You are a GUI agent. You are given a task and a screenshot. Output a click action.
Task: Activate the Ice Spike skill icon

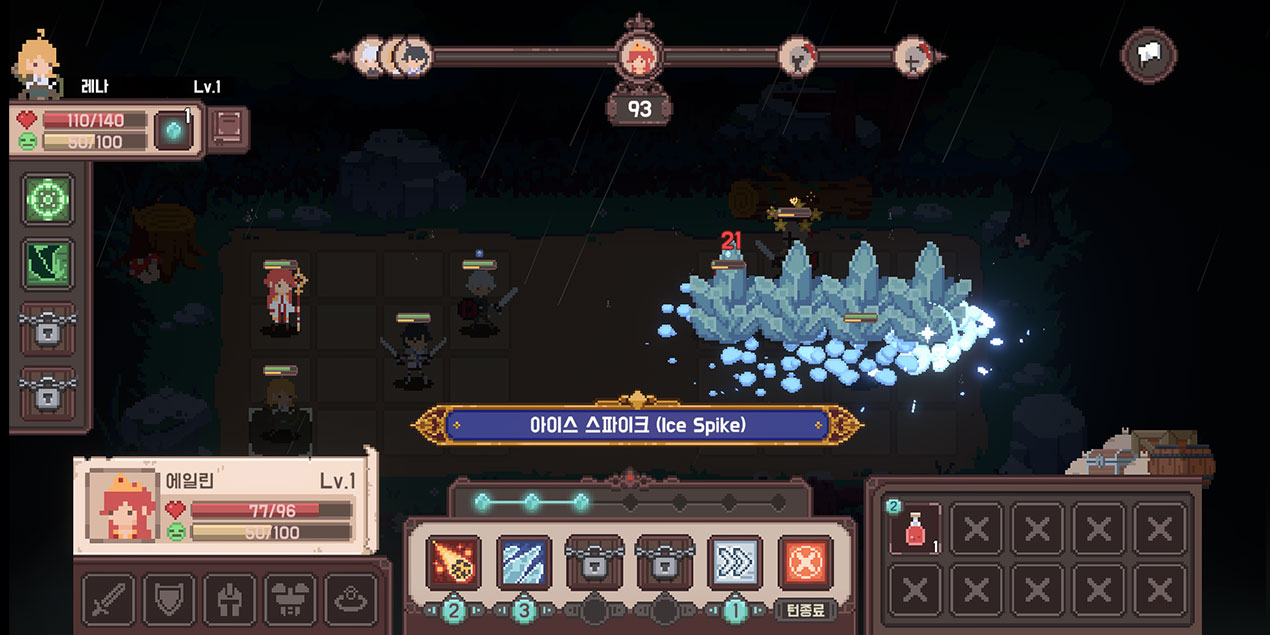[x=524, y=562]
